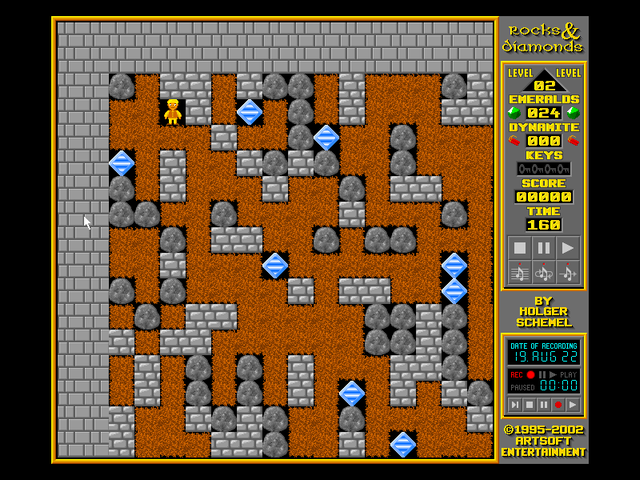Stop the tape recorder
Viewport: 640px width, 480px height.
528,405
